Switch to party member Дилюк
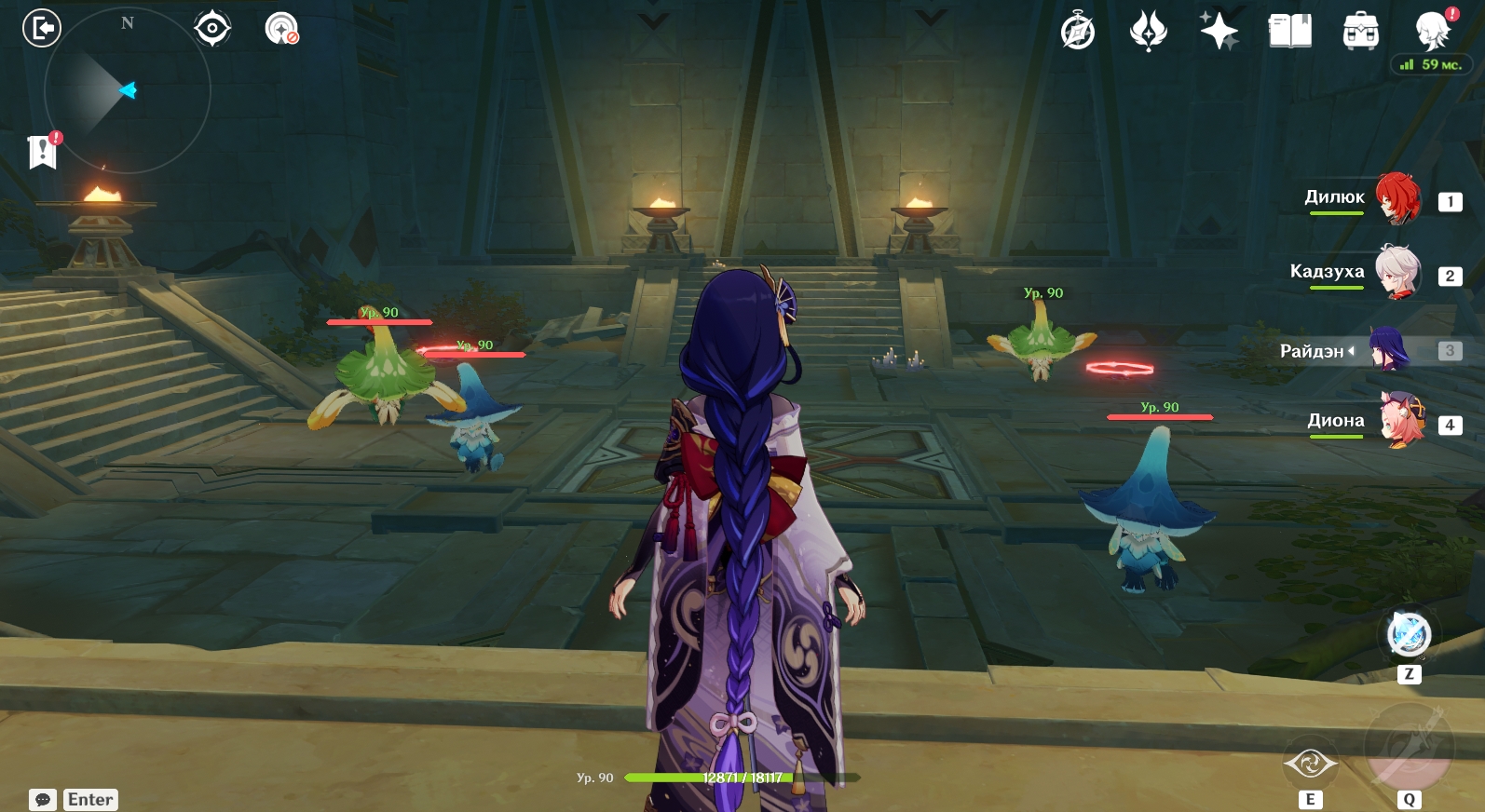 click(x=1397, y=197)
